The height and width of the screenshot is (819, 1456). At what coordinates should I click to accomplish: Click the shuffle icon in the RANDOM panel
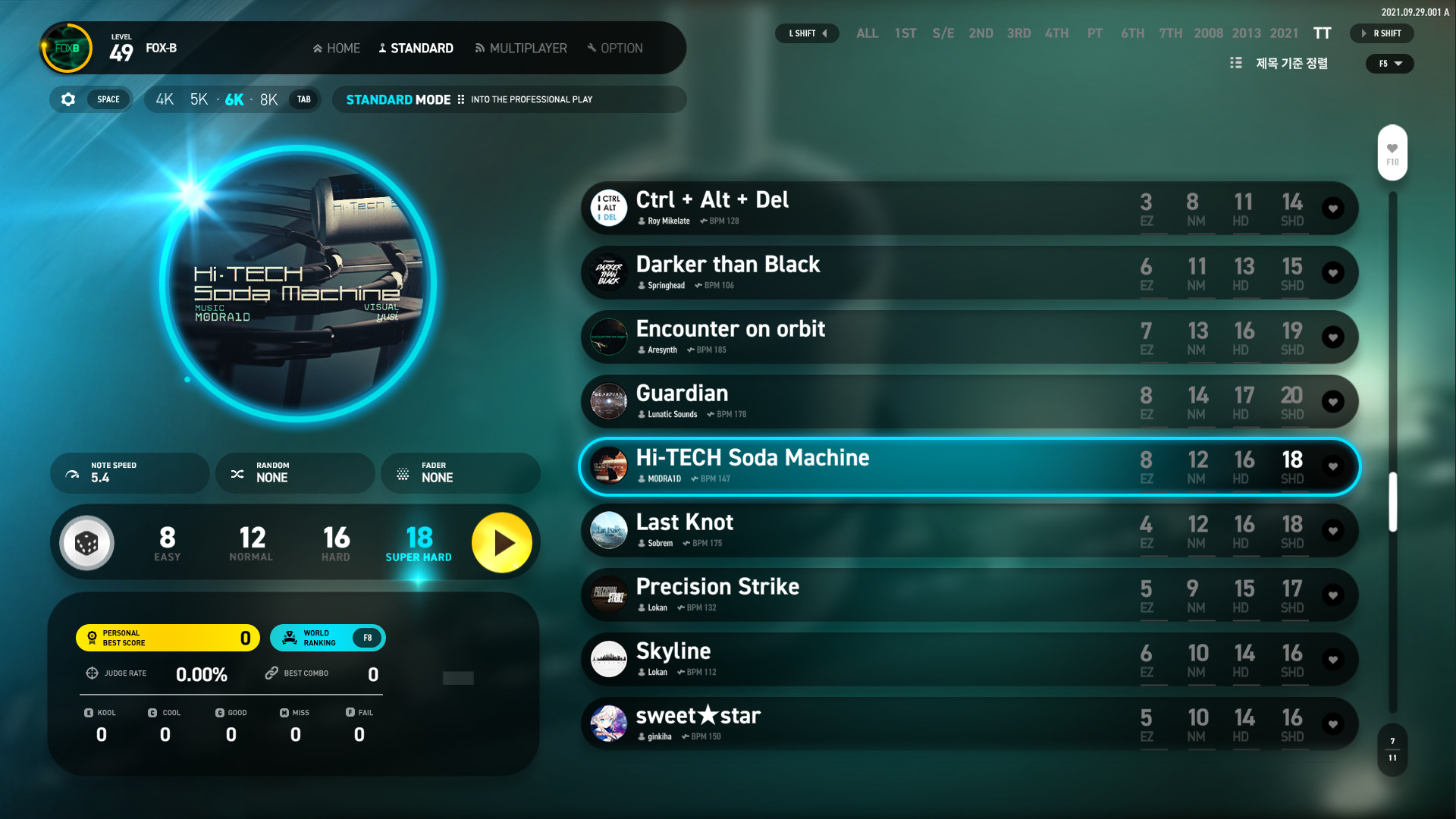pyautogui.click(x=237, y=472)
